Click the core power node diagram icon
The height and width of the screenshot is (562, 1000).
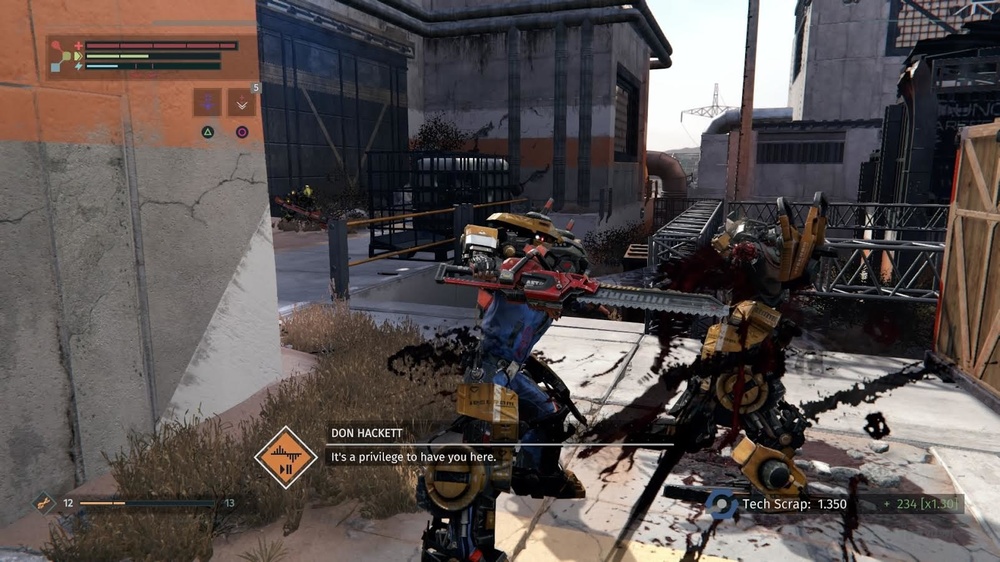pos(65,56)
